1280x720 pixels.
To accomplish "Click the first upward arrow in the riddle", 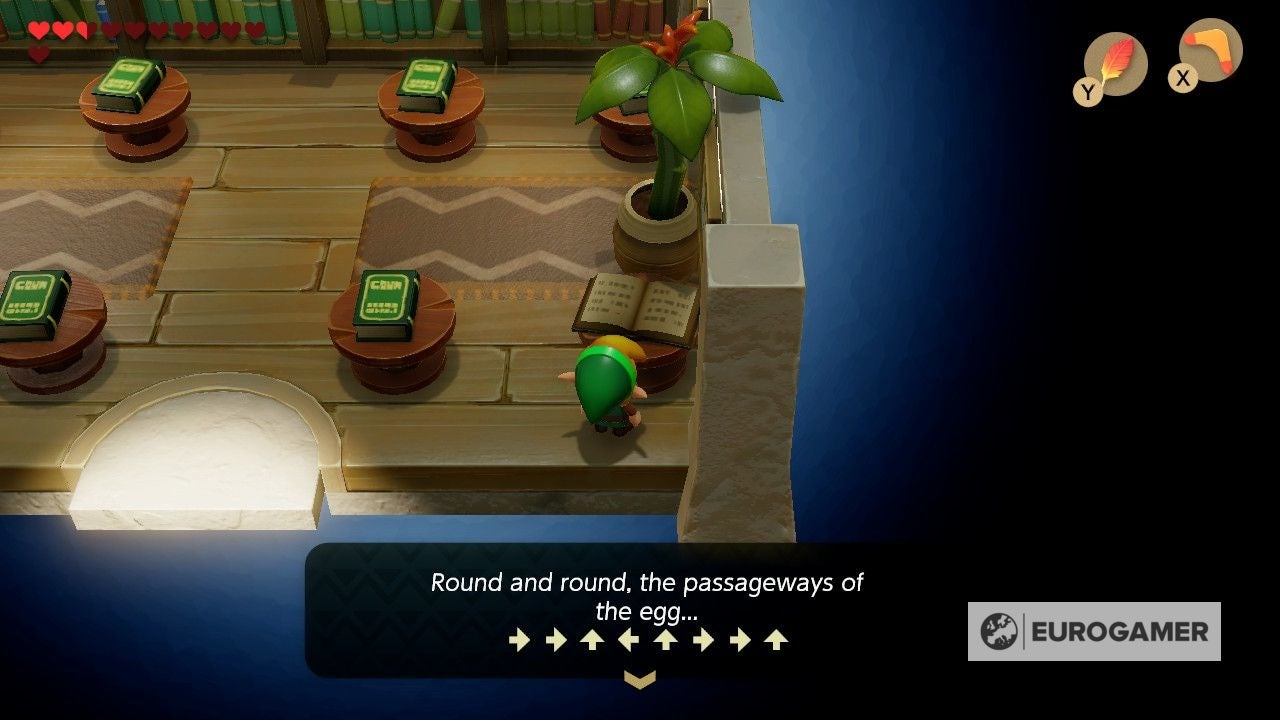I will [x=592, y=640].
